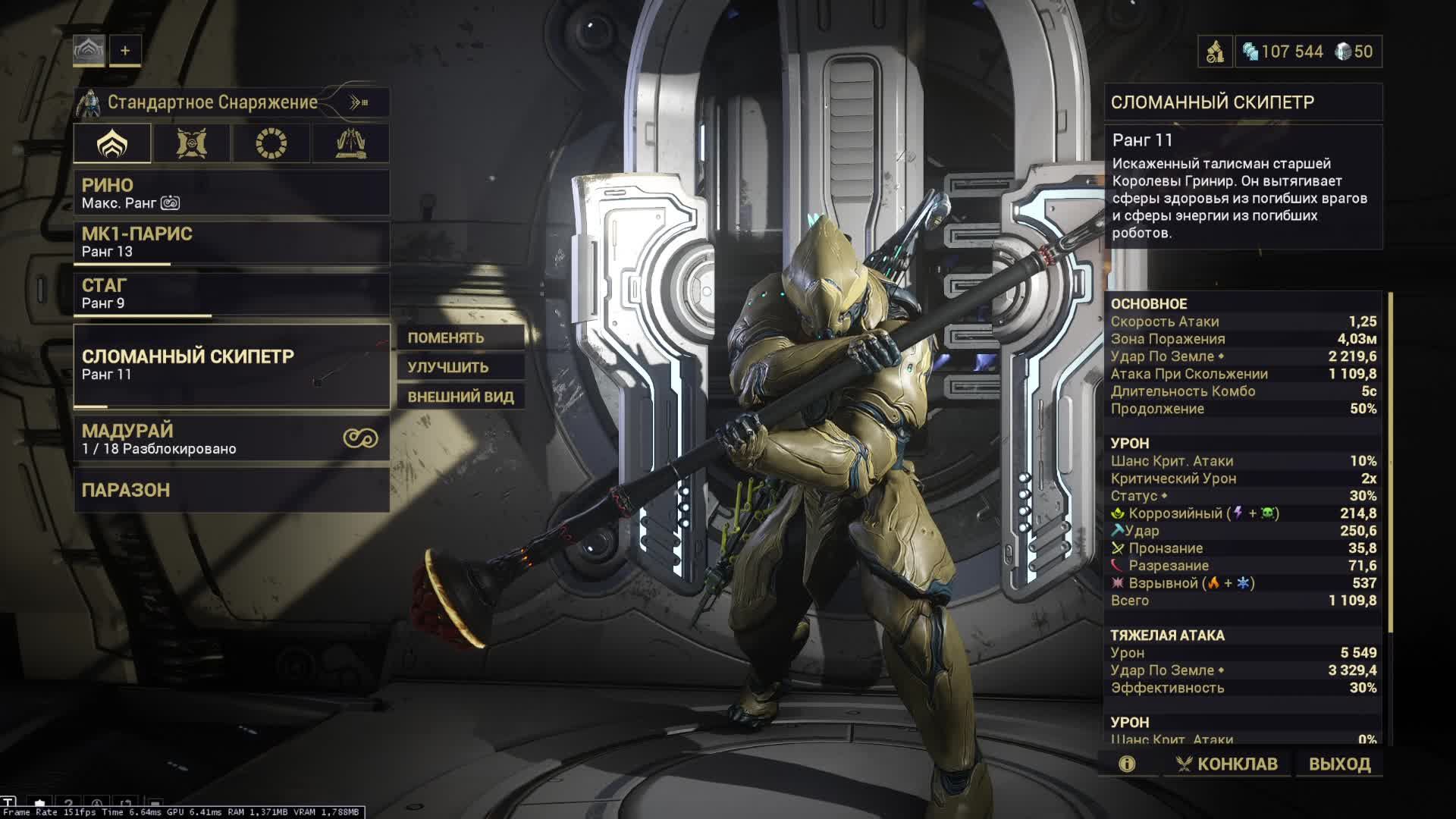
Task: Open the platinum market icon
Action: [1215, 52]
